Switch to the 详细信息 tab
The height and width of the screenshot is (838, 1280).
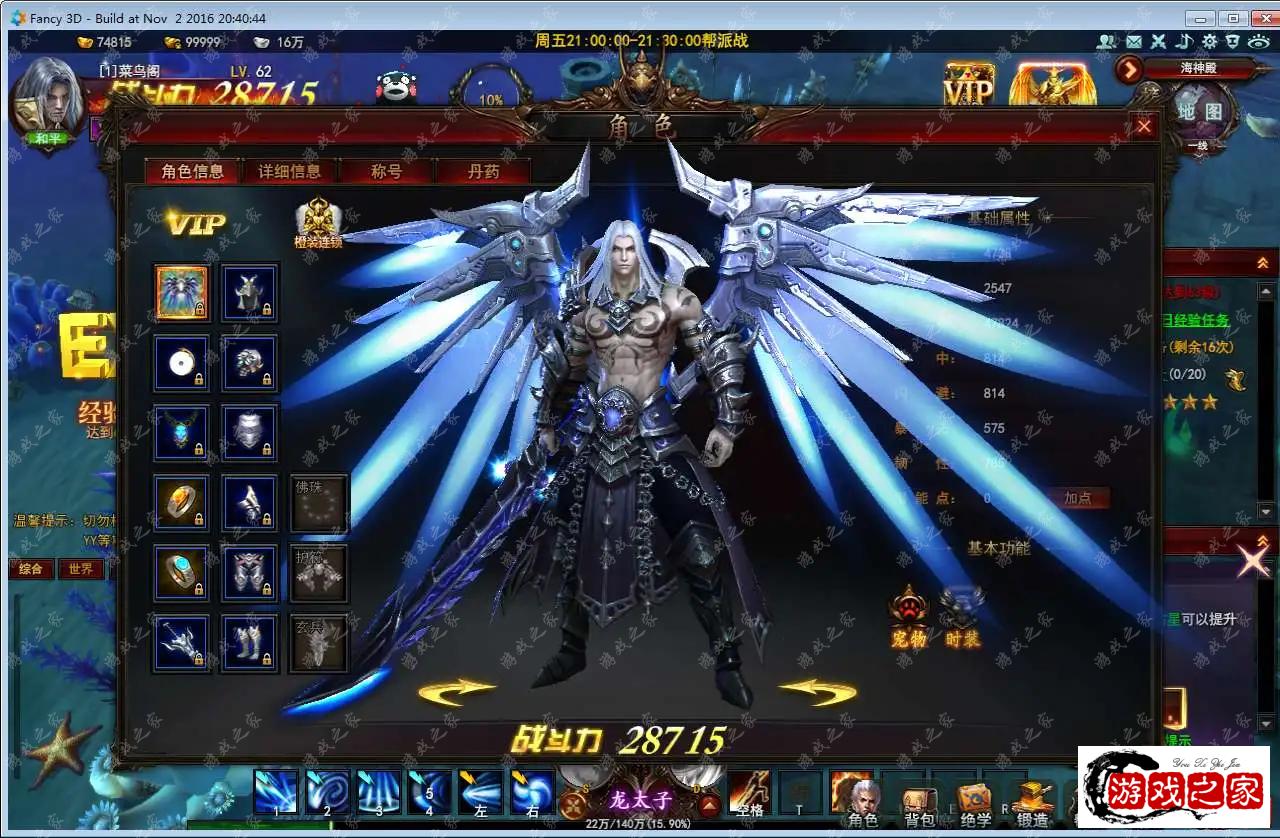[x=289, y=171]
